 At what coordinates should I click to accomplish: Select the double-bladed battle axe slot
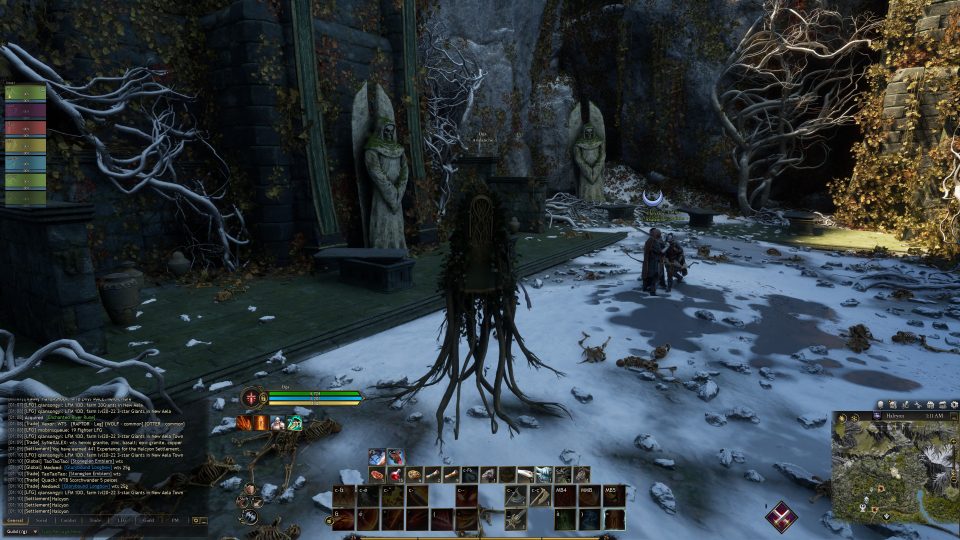point(516,496)
